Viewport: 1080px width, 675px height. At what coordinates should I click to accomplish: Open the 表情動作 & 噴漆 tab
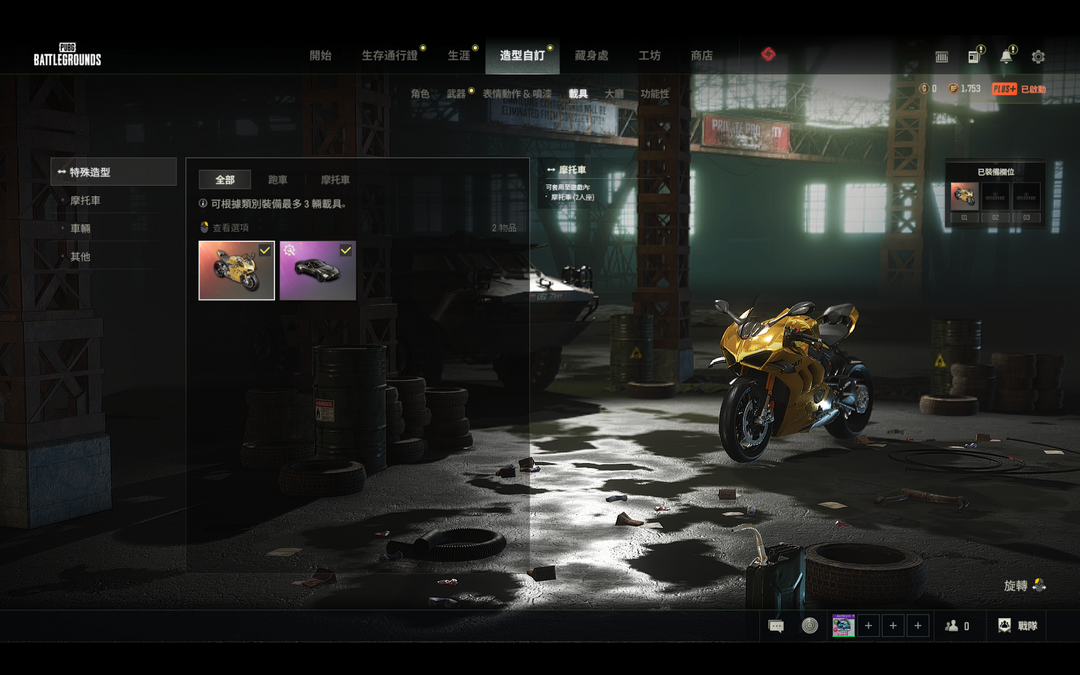(516, 94)
